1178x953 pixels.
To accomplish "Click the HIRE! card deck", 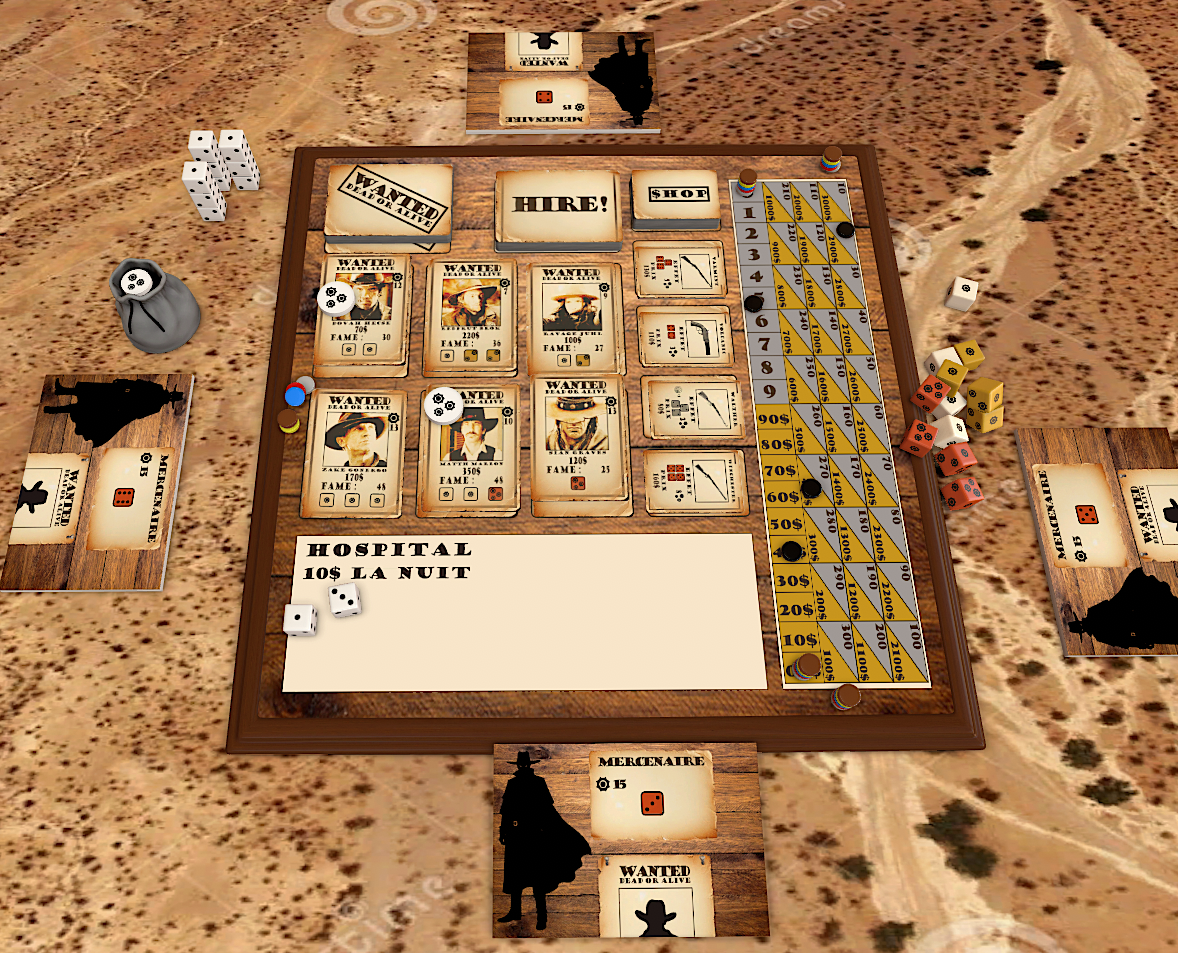I will 558,205.
